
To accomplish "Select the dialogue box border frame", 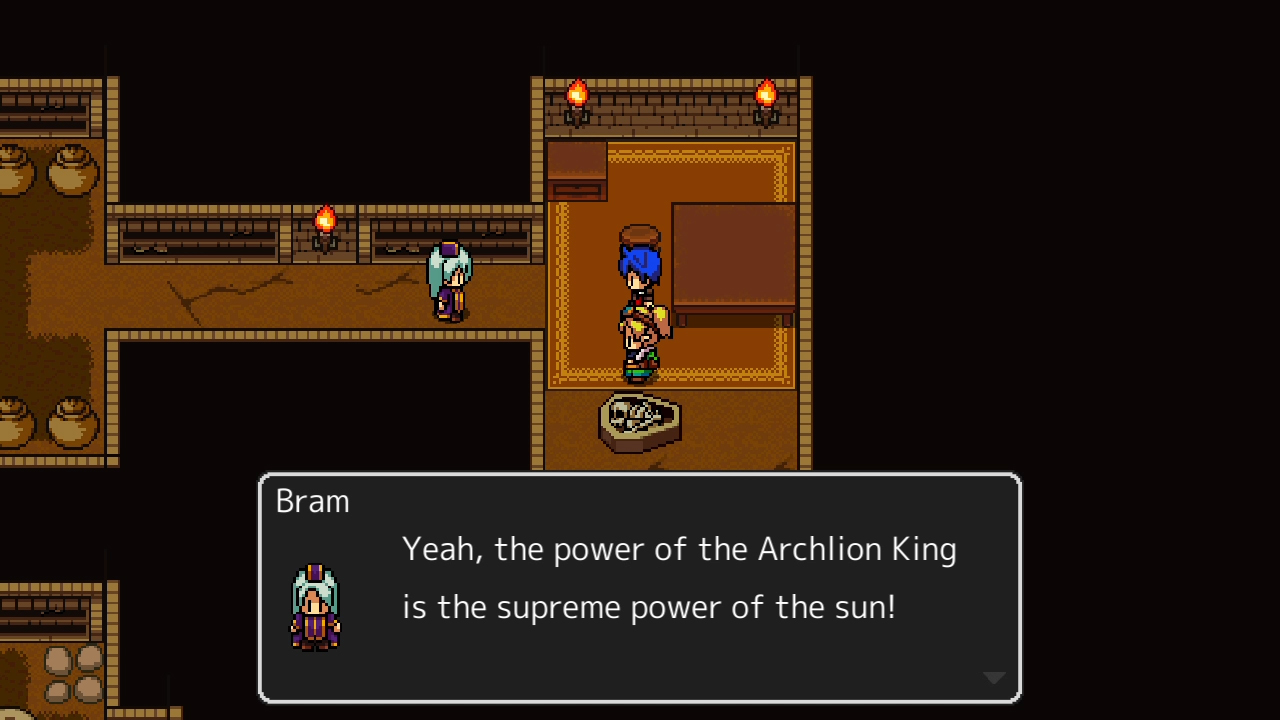I will click(640, 475).
